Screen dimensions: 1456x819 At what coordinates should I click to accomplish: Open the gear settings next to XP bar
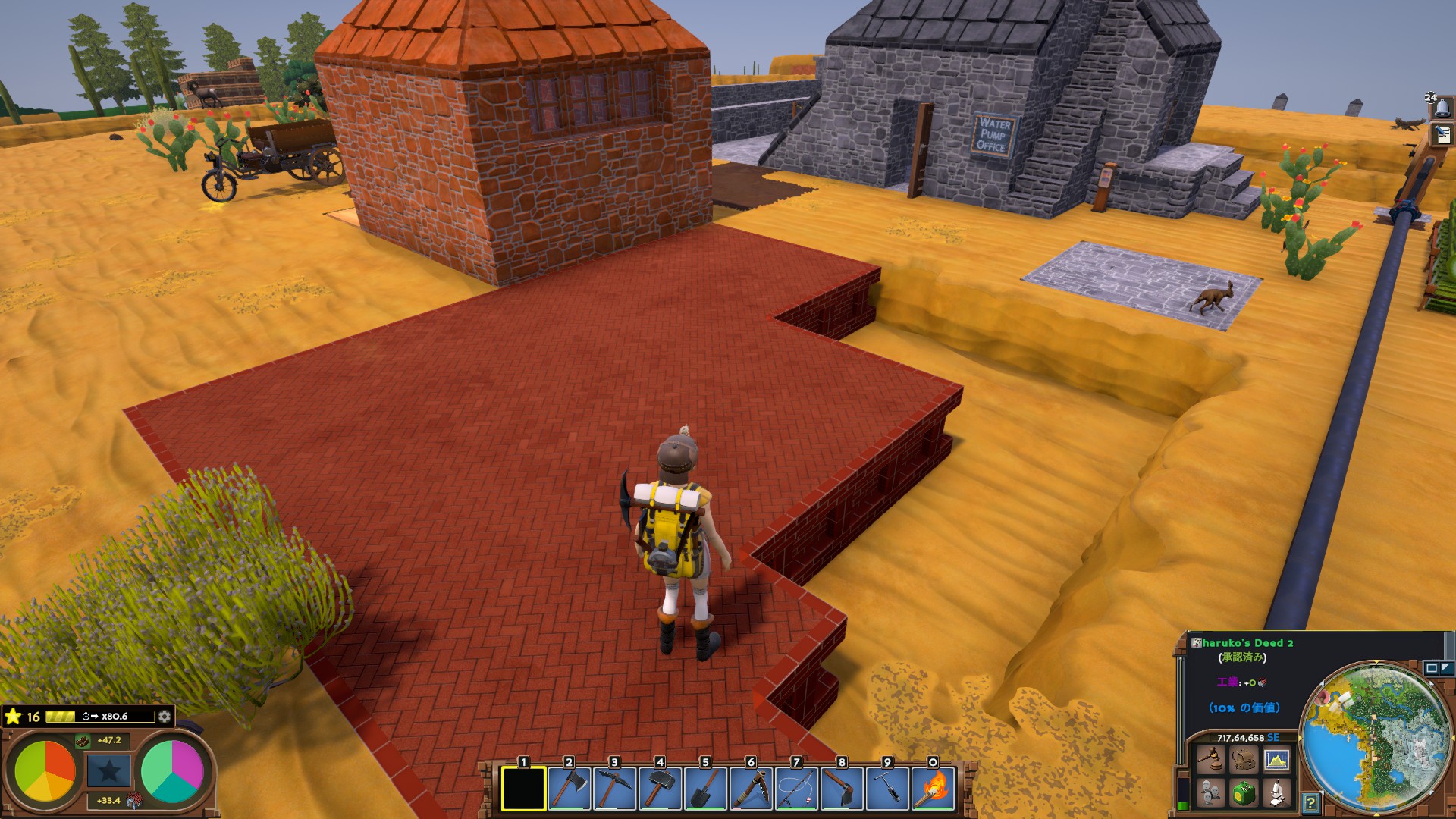point(164,717)
